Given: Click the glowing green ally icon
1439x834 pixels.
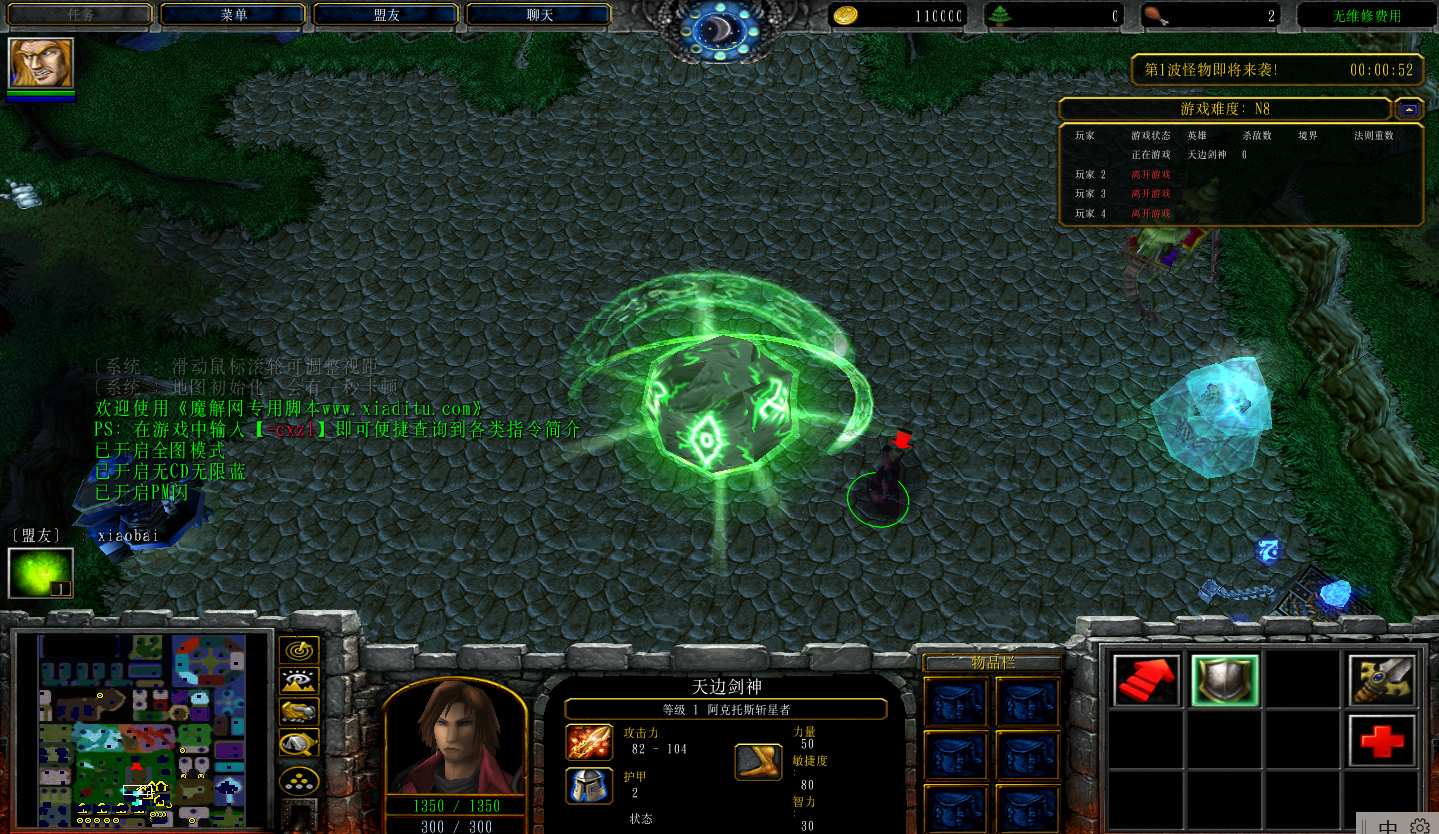Looking at the screenshot, I should click(x=41, y=574).
